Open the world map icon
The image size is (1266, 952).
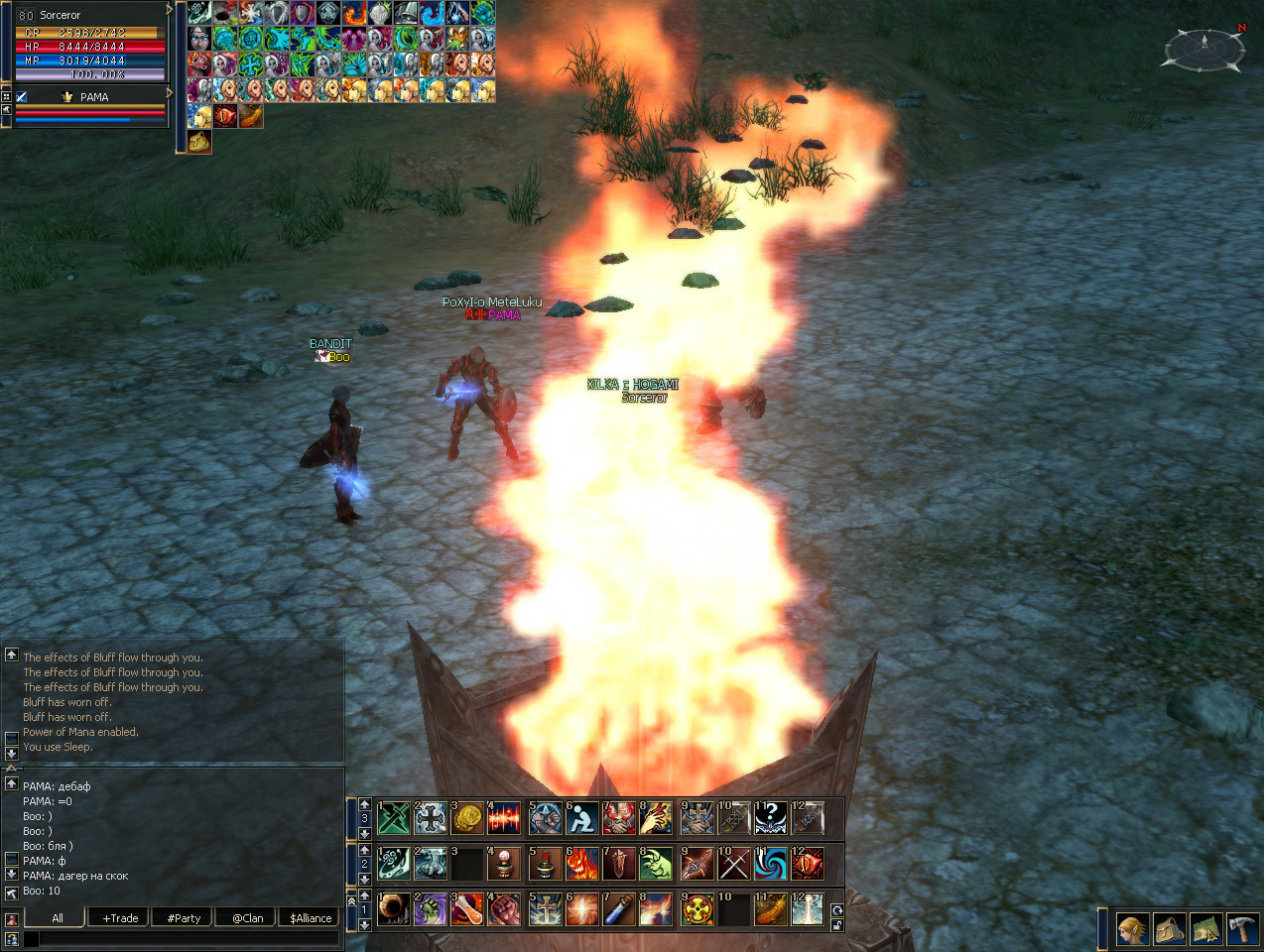point(1205,929)
